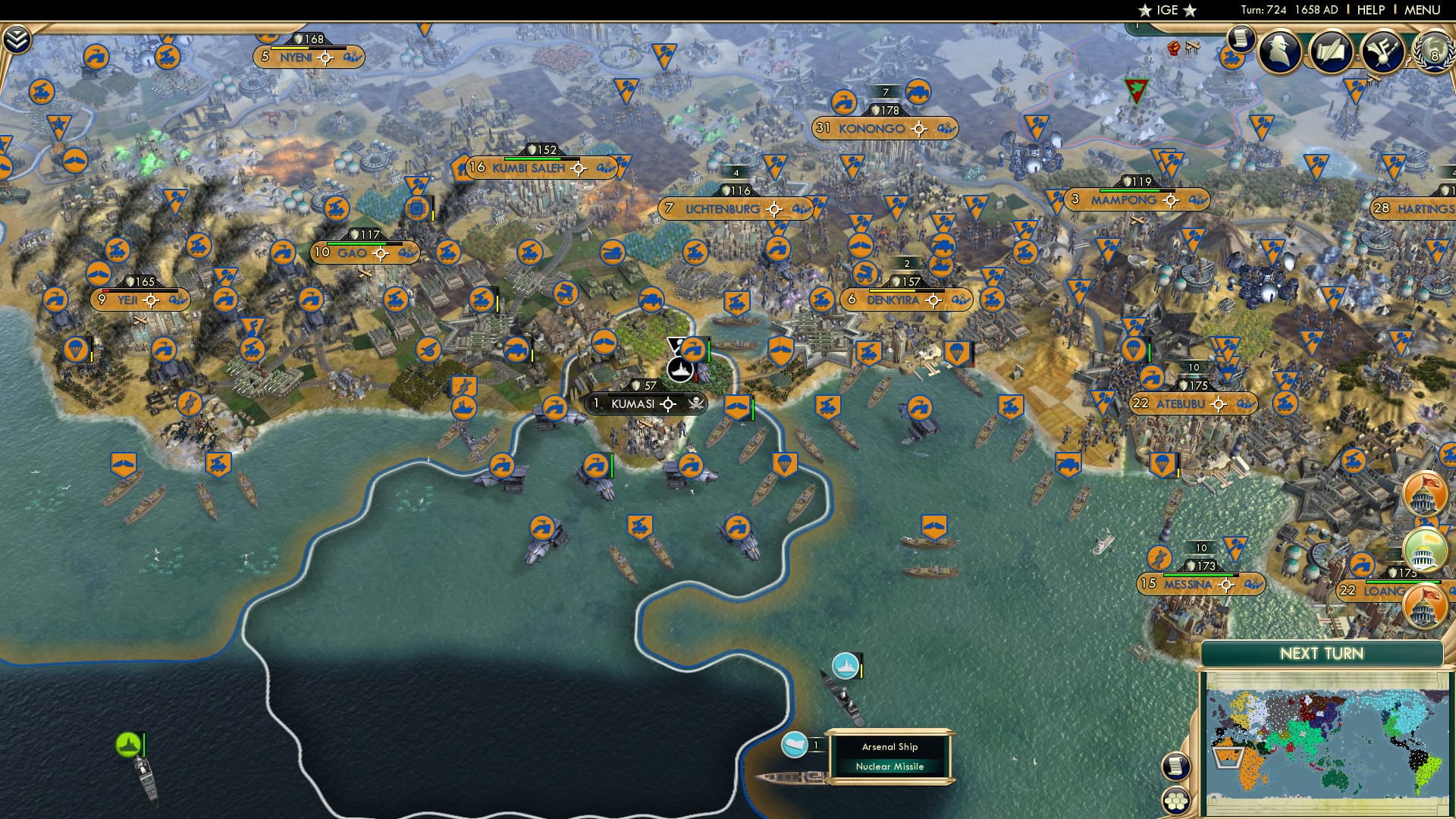Click the Arsenal Ship entry in the popup
The image size is (1456, 819).
pyautogui.click(x=890, y=746)
